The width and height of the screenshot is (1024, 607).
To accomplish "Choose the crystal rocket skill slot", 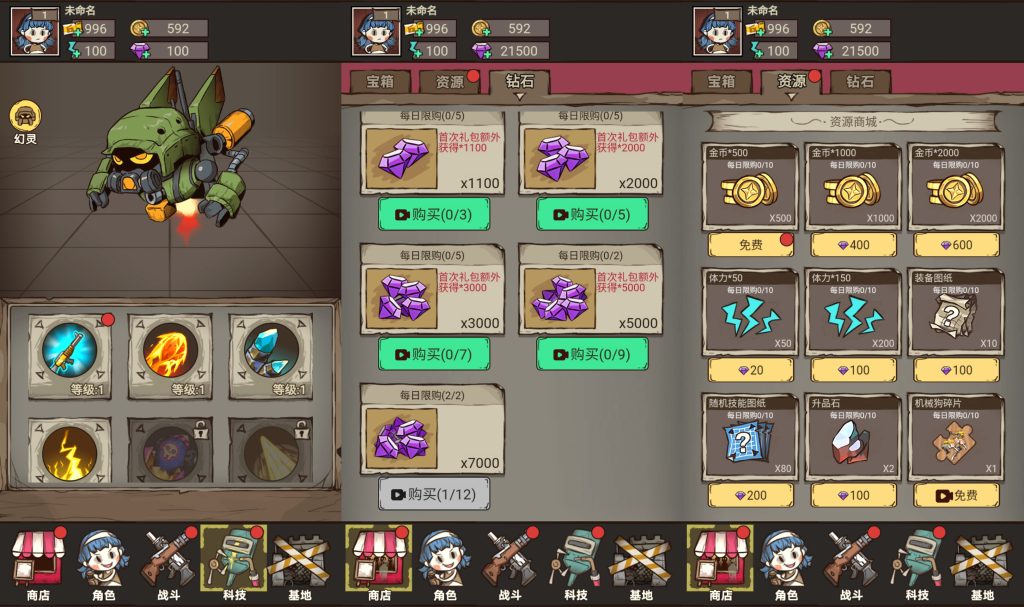I will coord(271,350).
